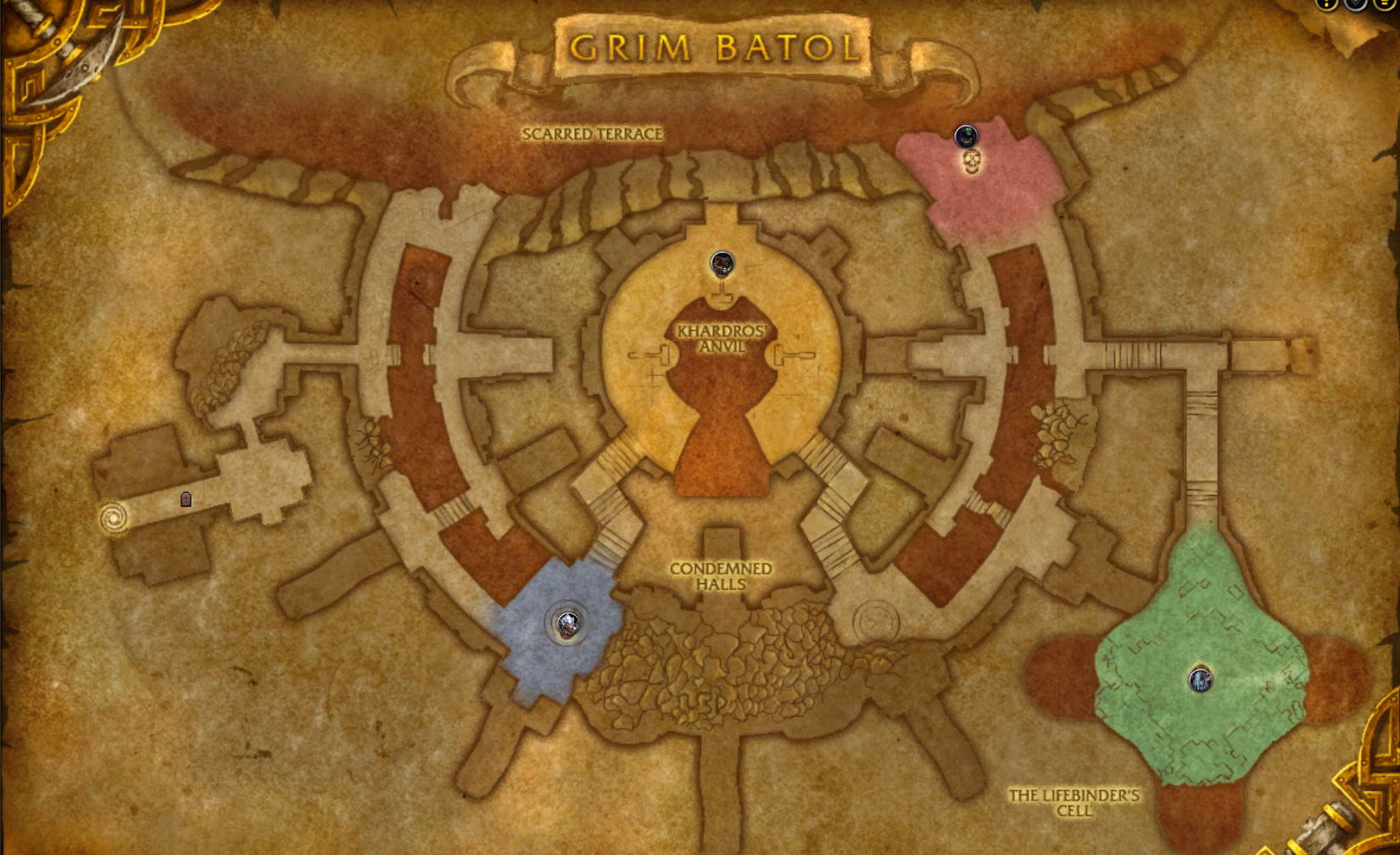Select the boss portrait in the pink Scarred Terrace area

pyautogui.click(x=967, y=136)
